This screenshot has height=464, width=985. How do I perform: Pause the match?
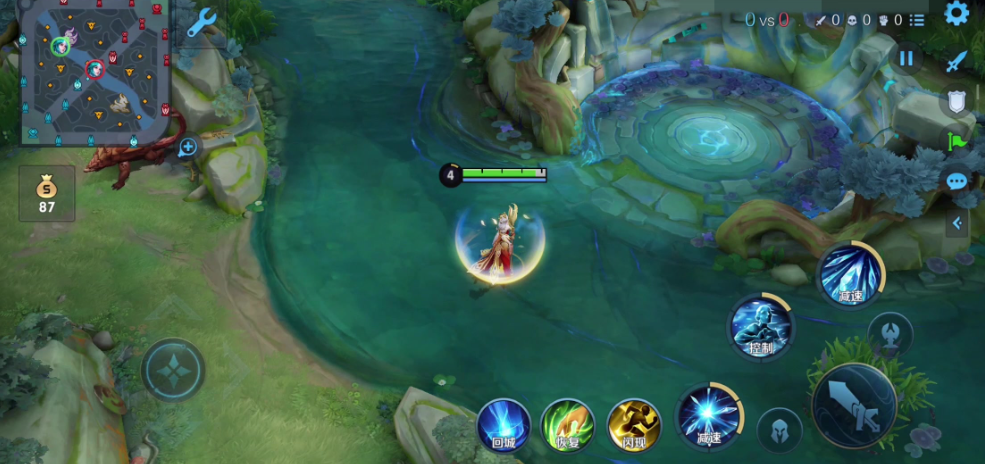coord(906,58)
